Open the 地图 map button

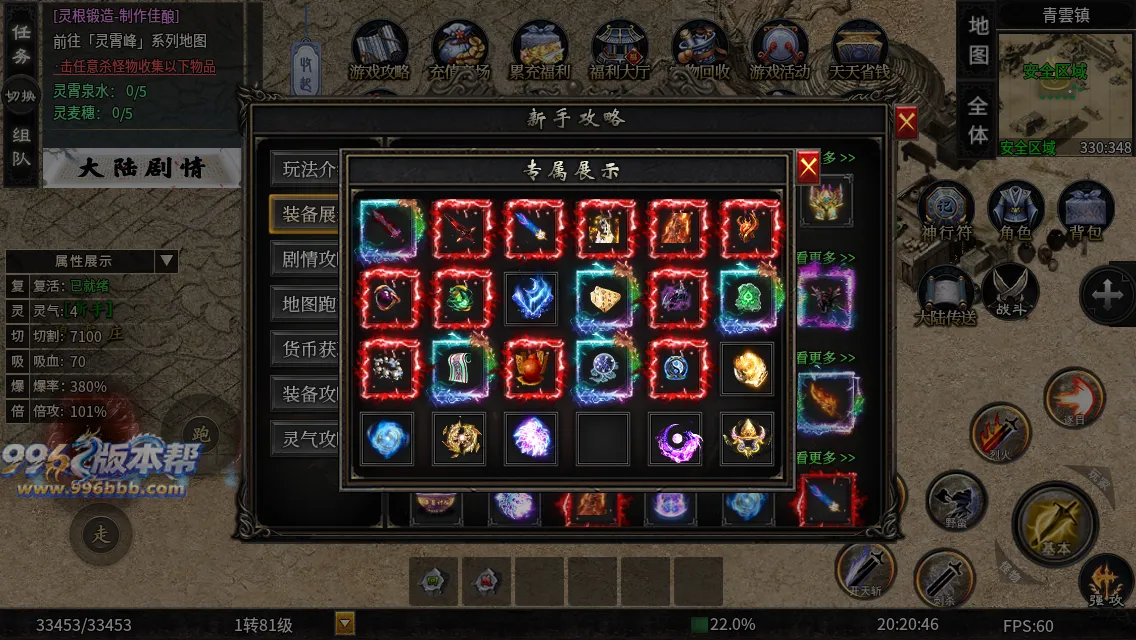tap(978, 40)
